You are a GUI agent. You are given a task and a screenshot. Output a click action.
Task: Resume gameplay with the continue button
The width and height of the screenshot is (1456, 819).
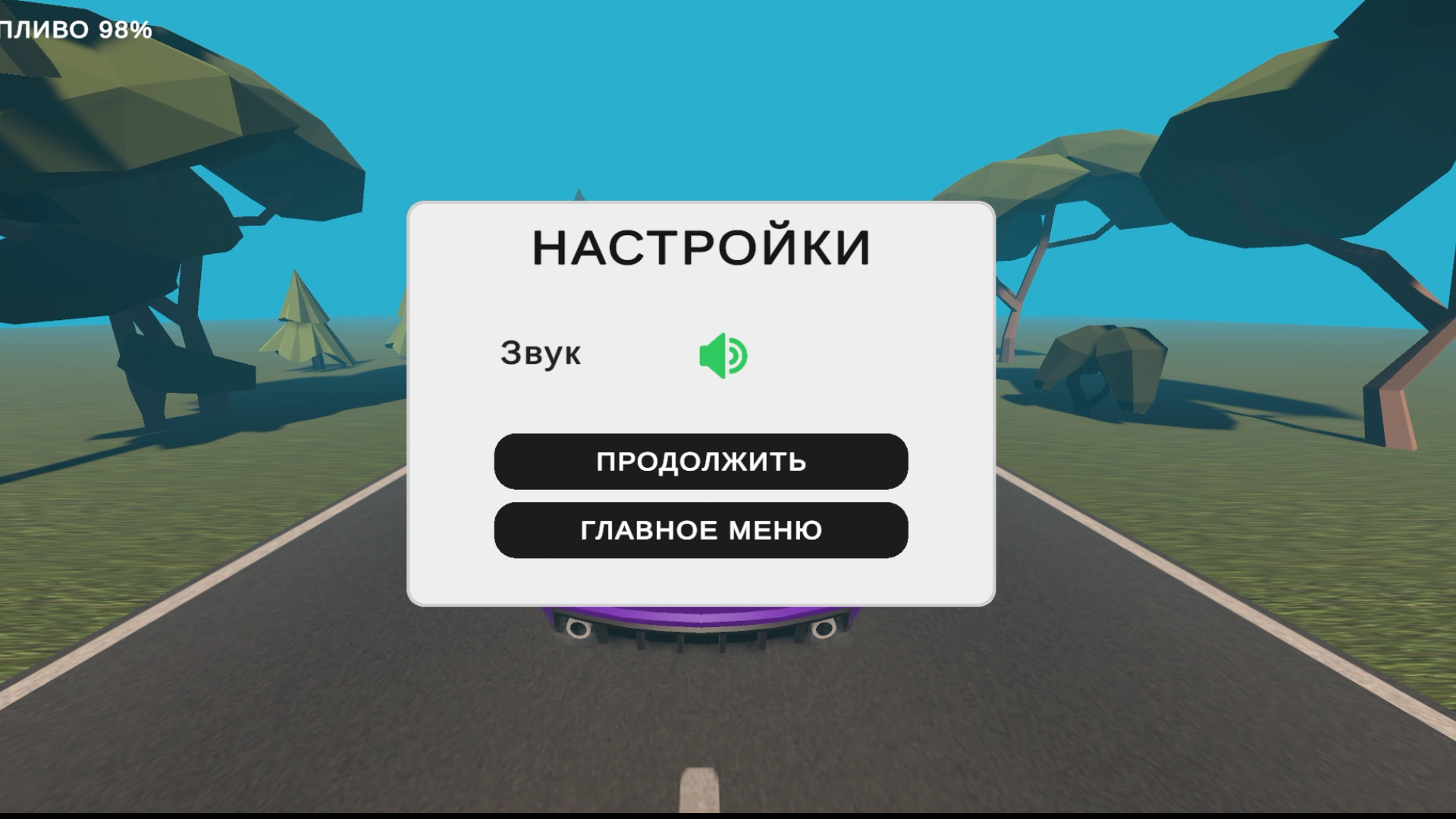coord(700,461)
